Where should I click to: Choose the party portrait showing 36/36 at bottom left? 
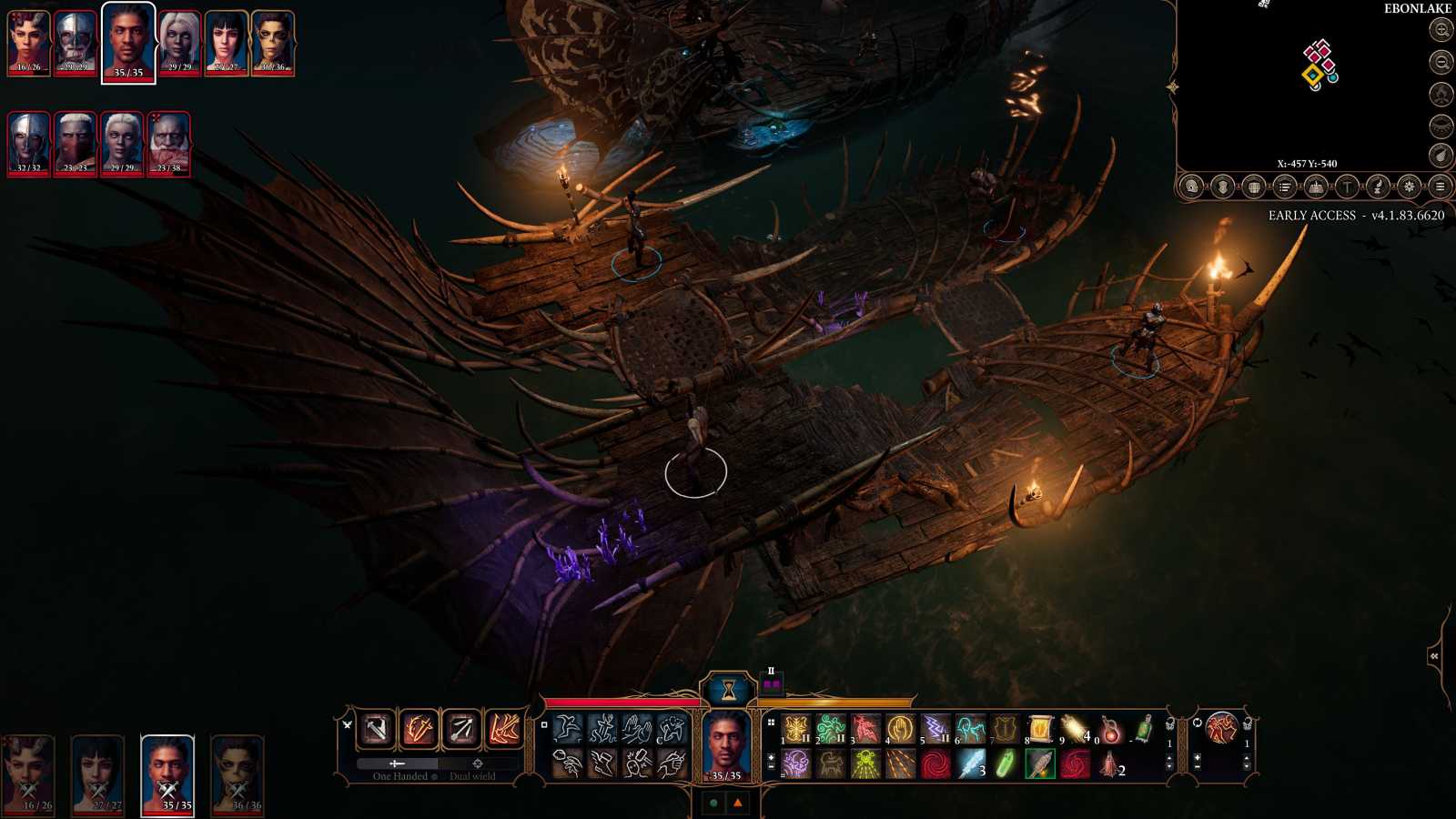click(238, 773)
